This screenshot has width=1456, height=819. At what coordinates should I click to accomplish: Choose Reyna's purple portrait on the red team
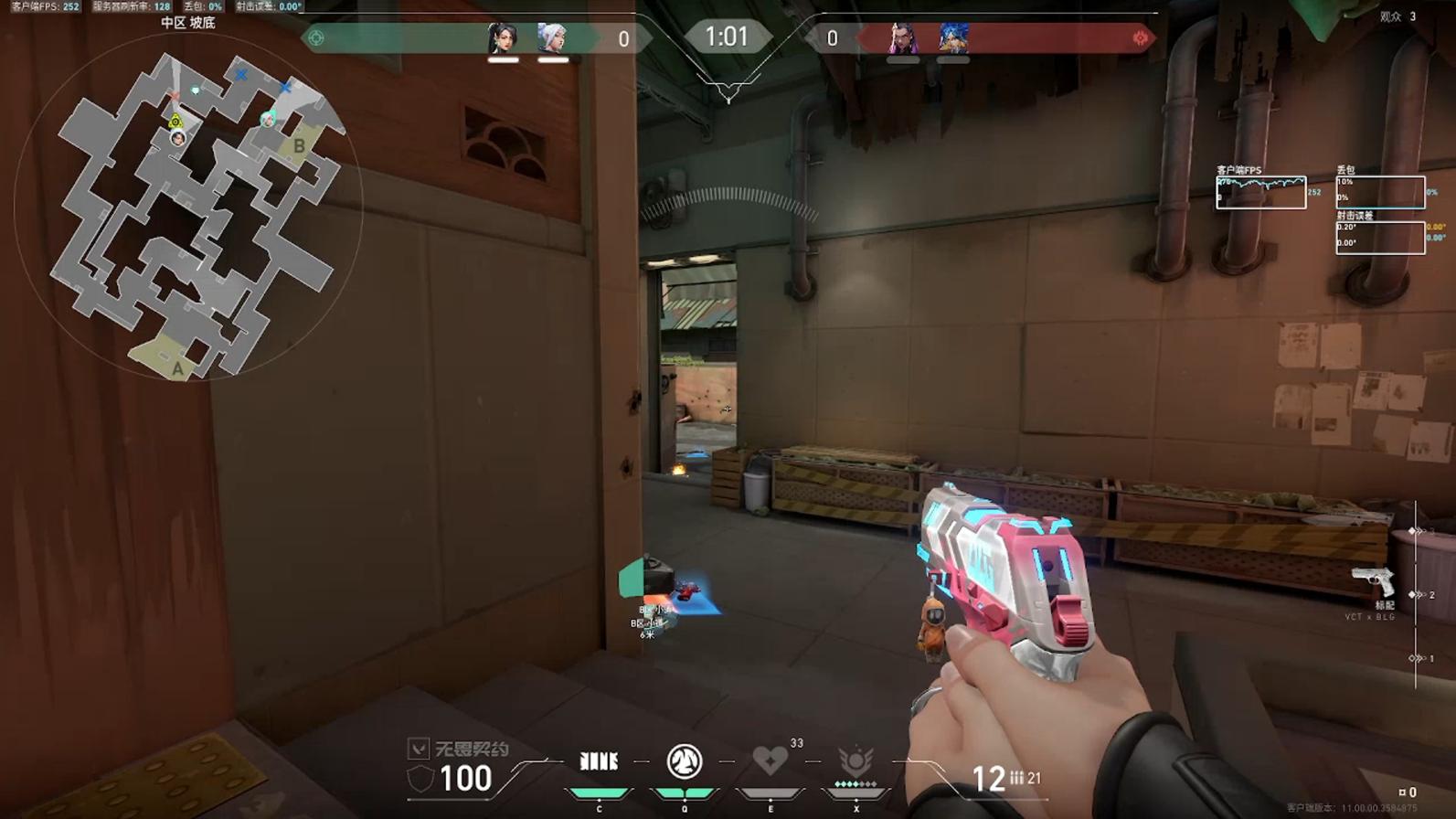(903, 38)
